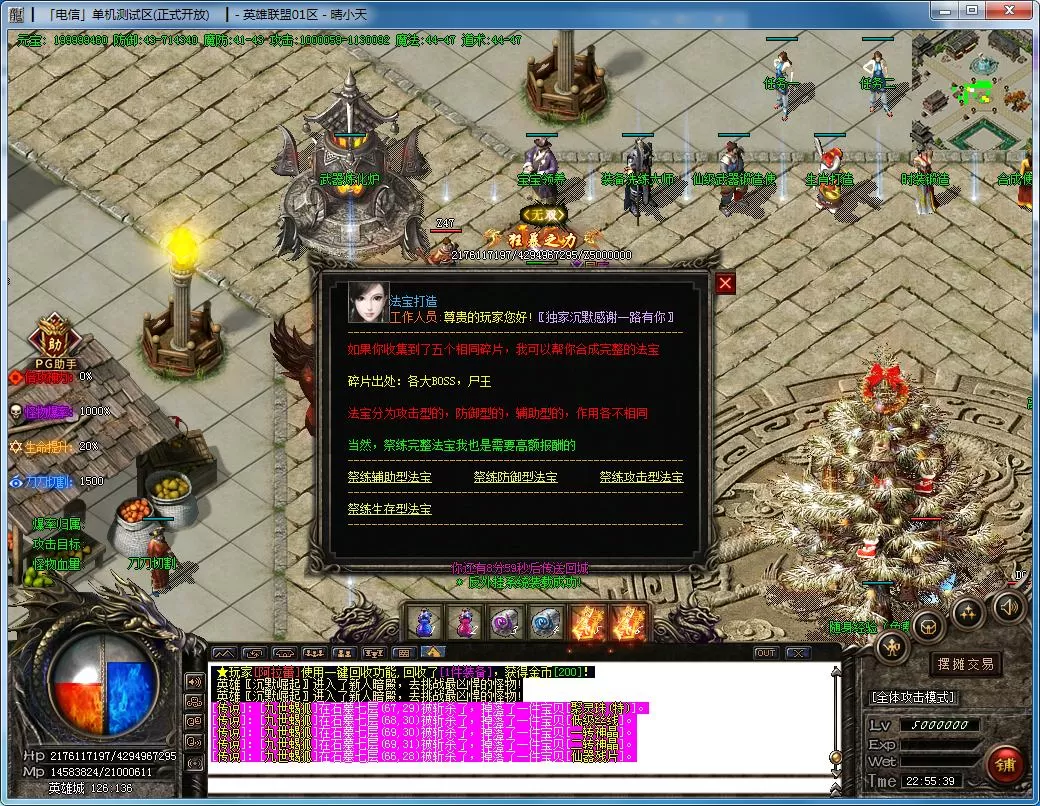Screen dimensions: 1040x806
Task: Toggle the sound speaker icon
Action: [x=1007, y=606]
